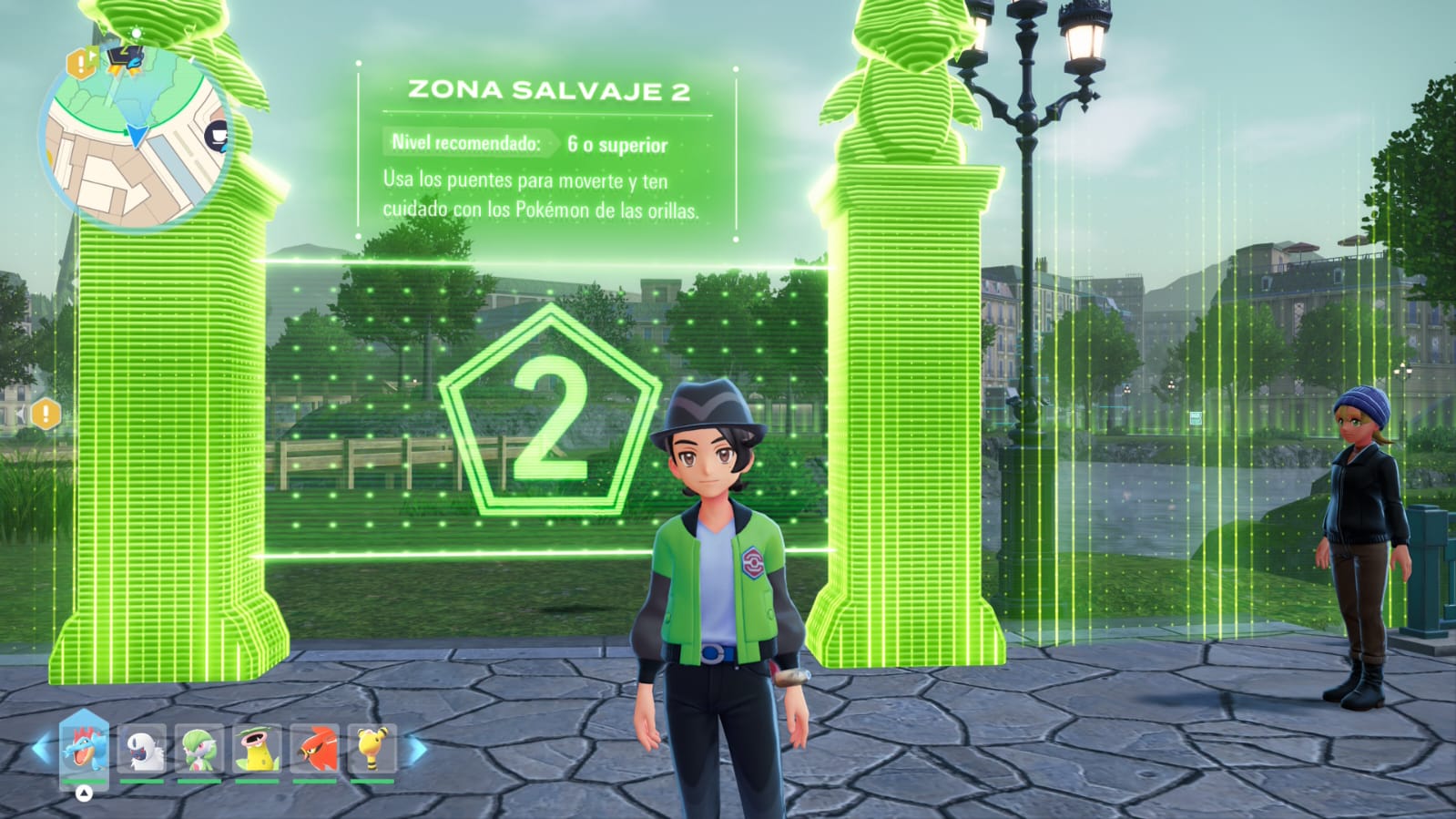
Task: Select the orange exclamation marker at left screen edge
Action: (46, 415)
